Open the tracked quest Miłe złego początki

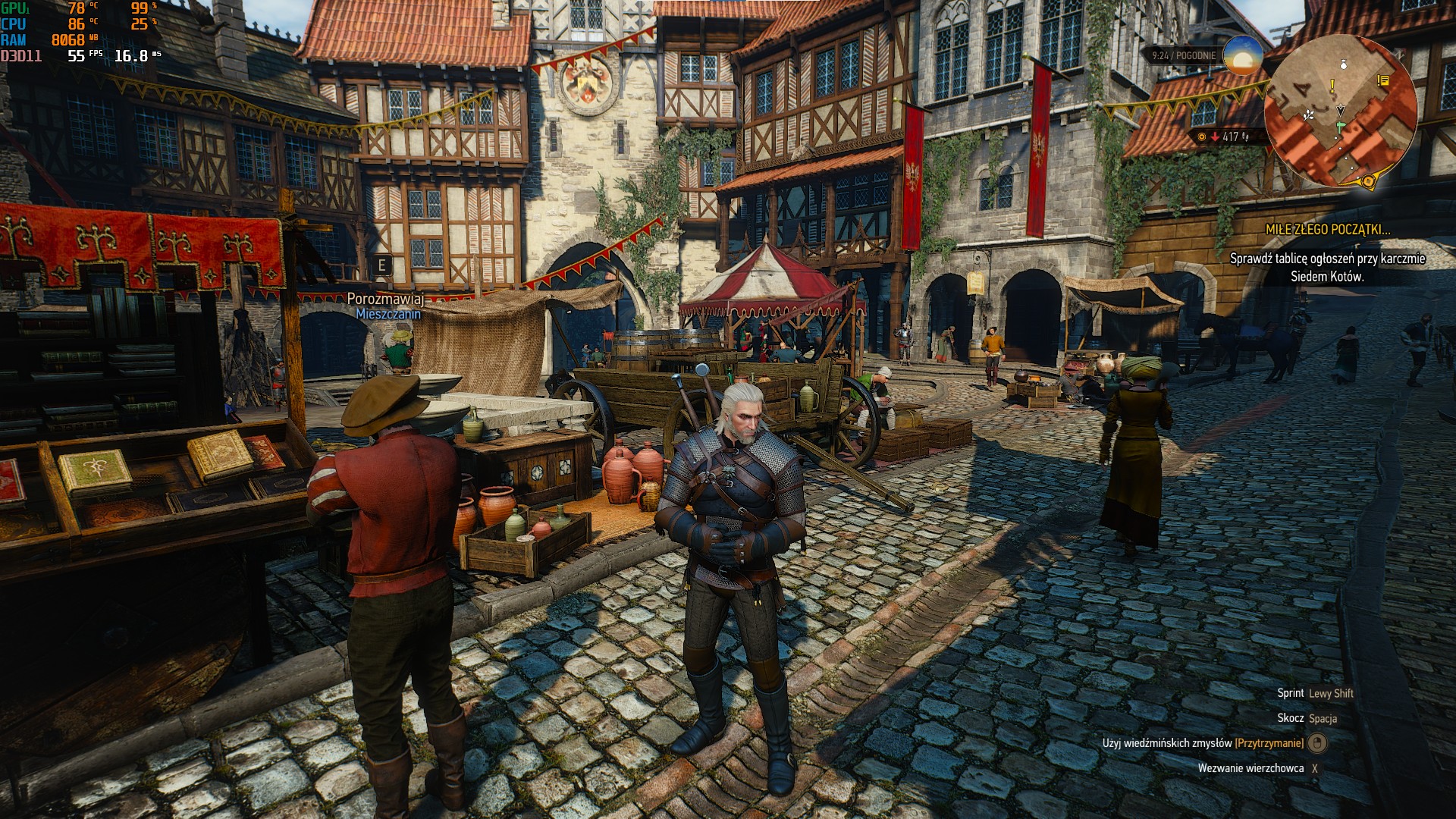click(x=1327, y=229)
